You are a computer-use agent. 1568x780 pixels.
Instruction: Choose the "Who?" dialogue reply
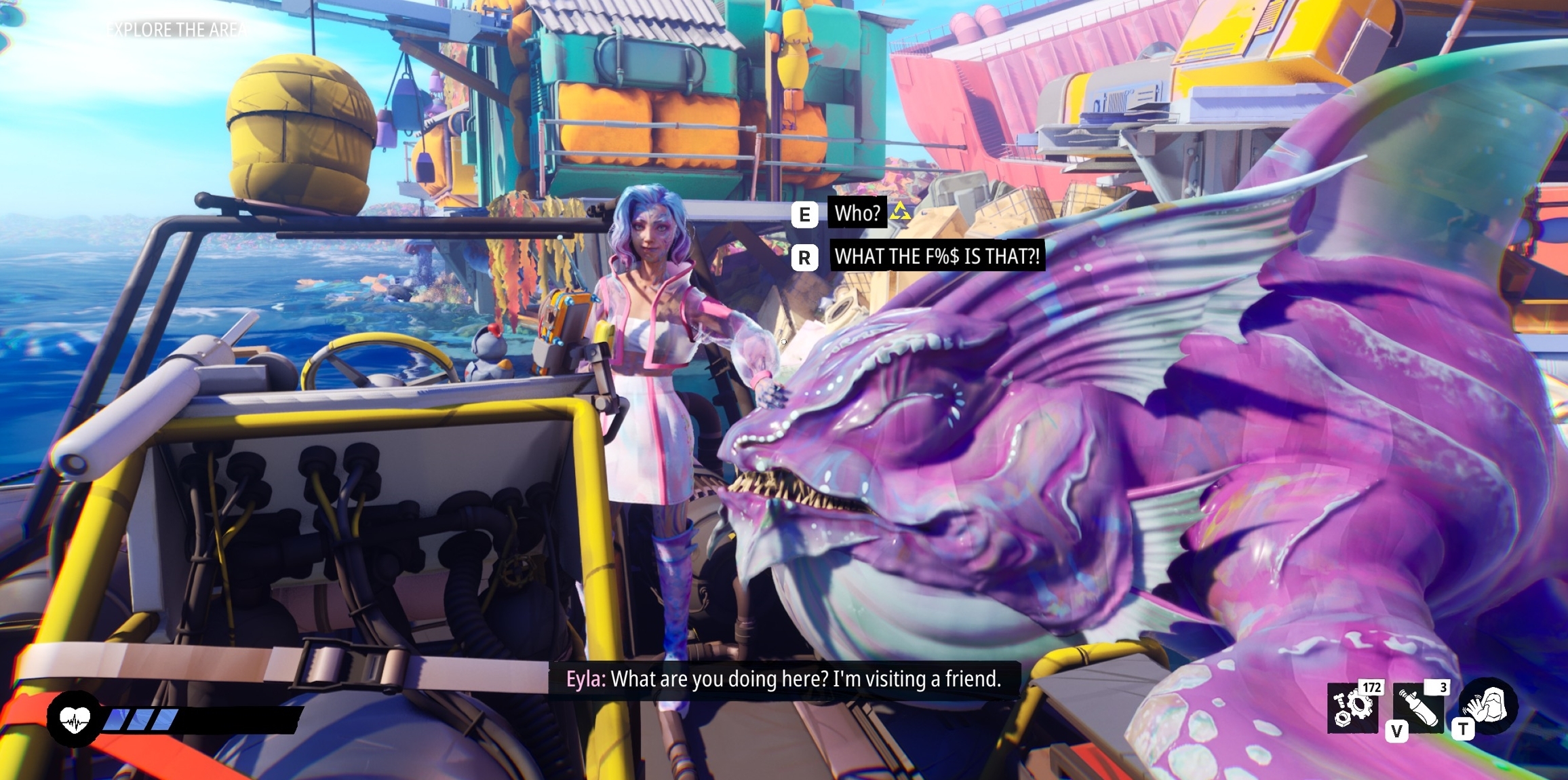click(857, 214)
